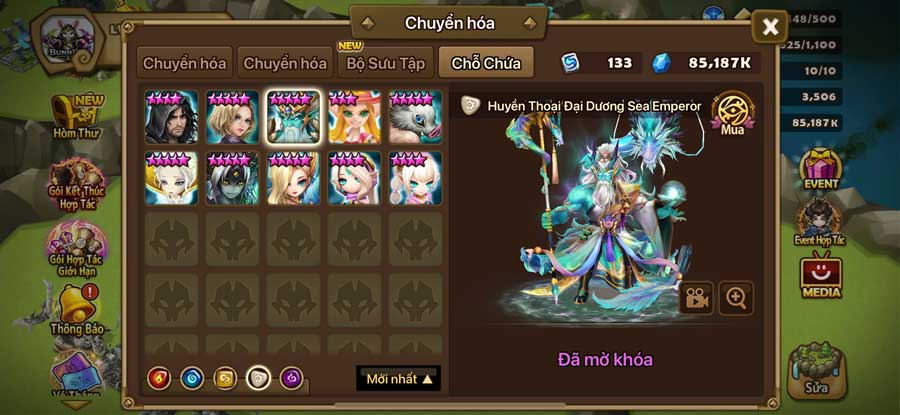Filter by the blue water element
This screenshot has width=900, height=415.
pyautogui.click(x=192, y=379)
